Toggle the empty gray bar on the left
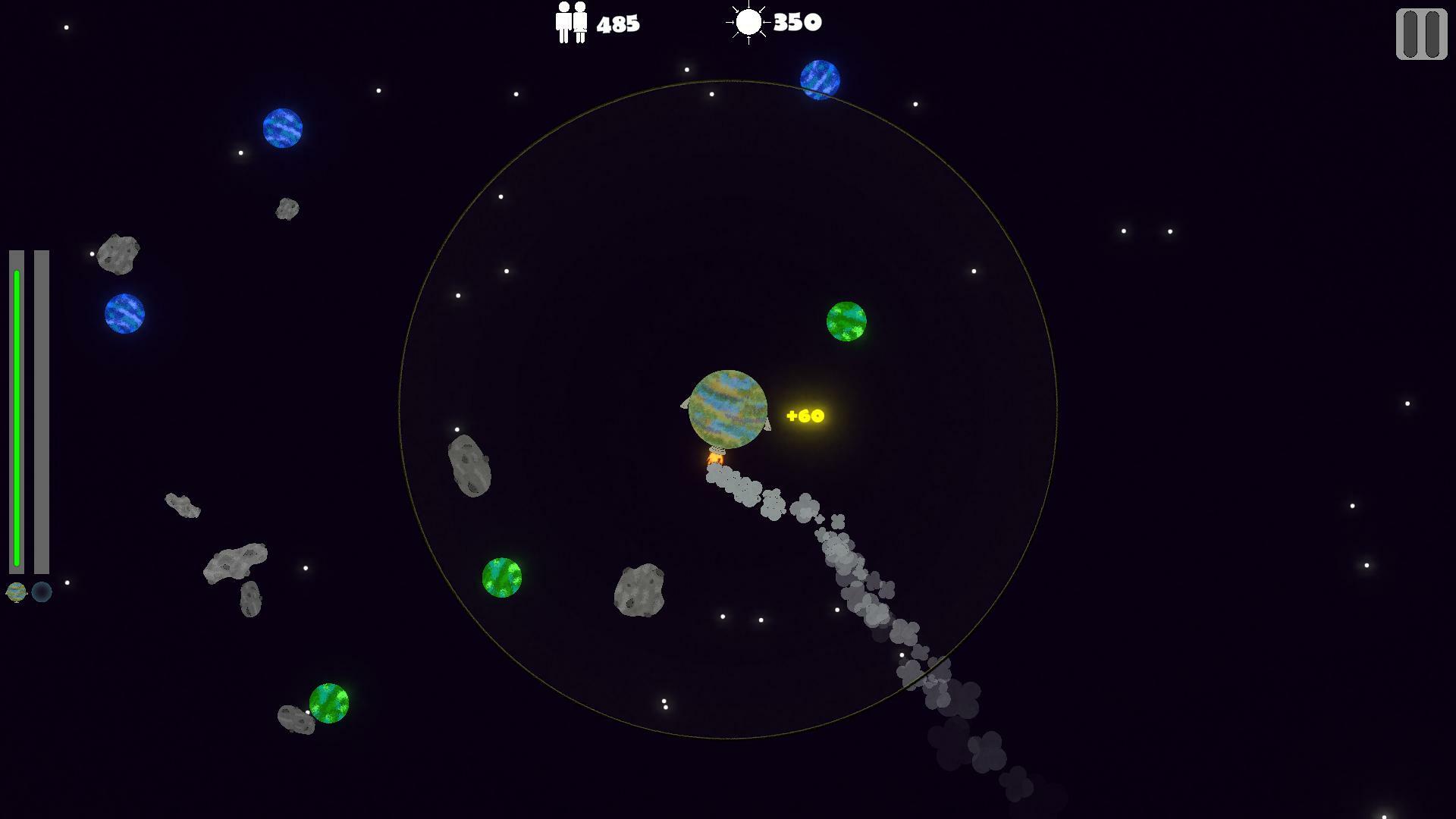 [39, 413]
